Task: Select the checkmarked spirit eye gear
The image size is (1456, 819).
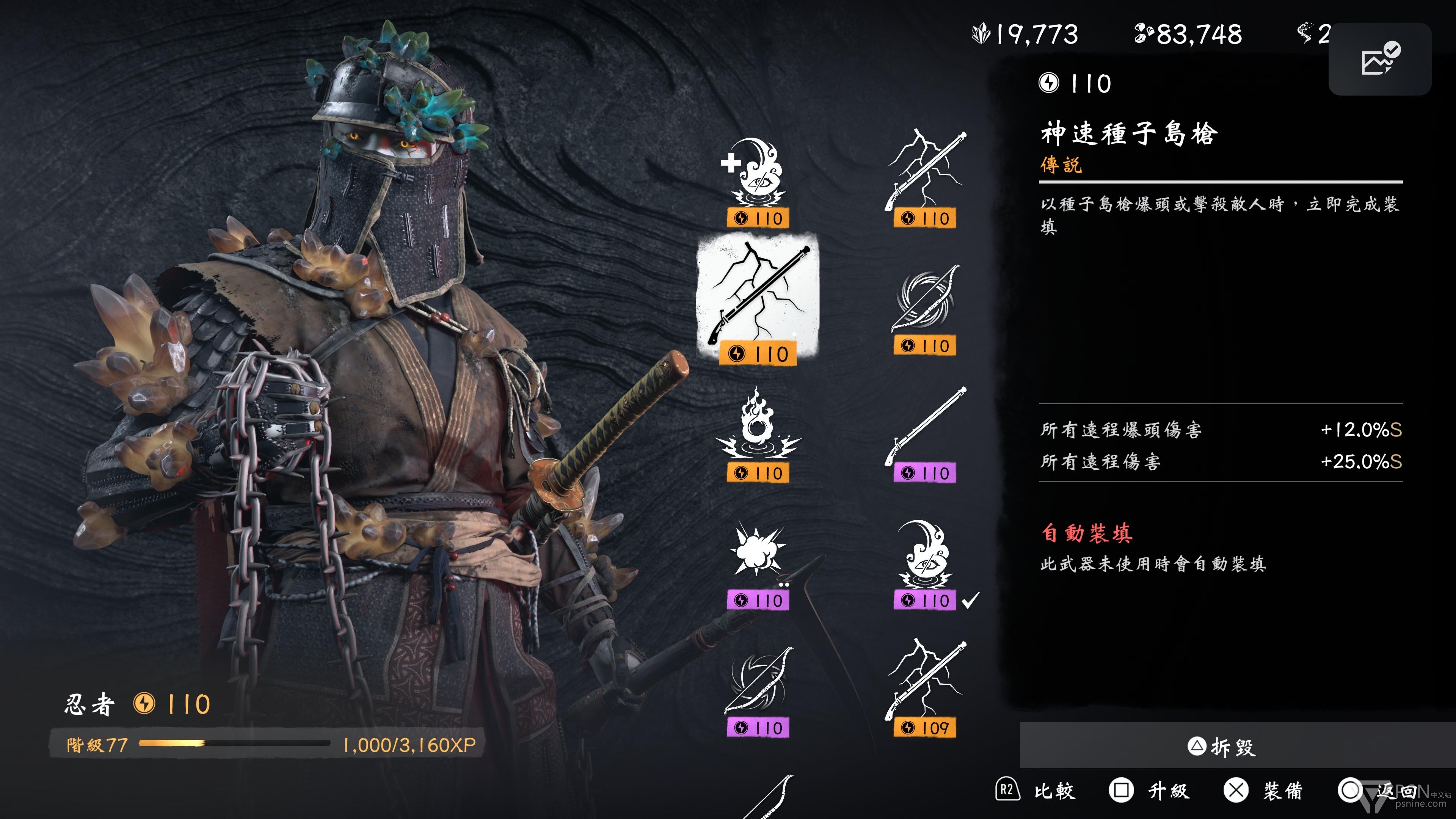Action: coord(925,562)
